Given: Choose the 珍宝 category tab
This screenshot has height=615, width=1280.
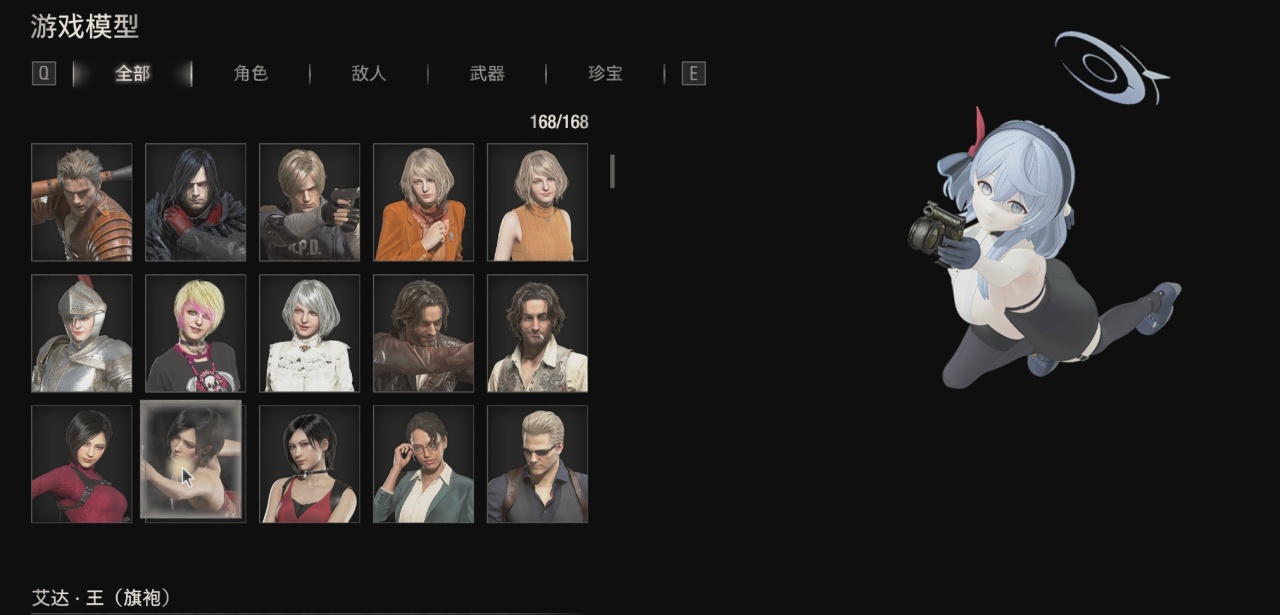Looking at the screenshot, I should point(605,73).
